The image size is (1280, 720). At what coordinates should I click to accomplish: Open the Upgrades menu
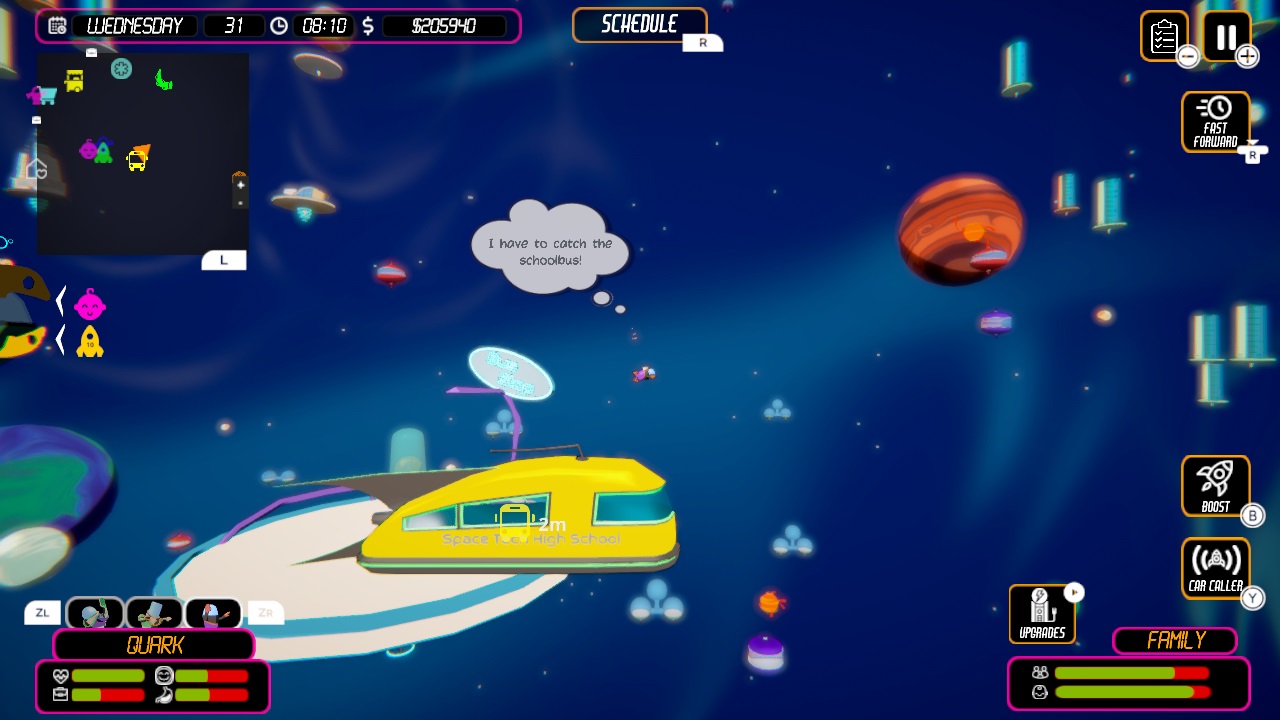pos(1041,613)
